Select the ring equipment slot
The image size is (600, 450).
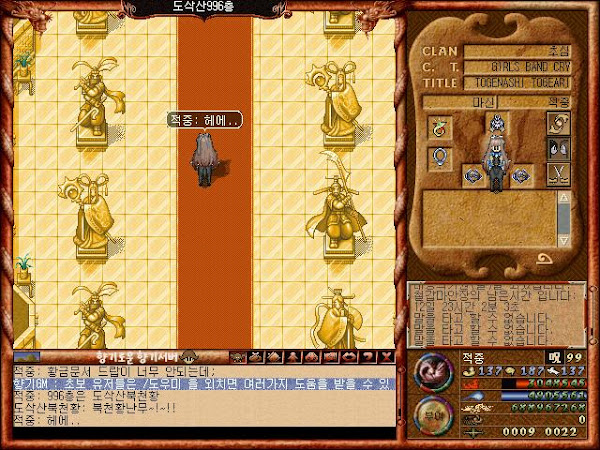(439, 158)
